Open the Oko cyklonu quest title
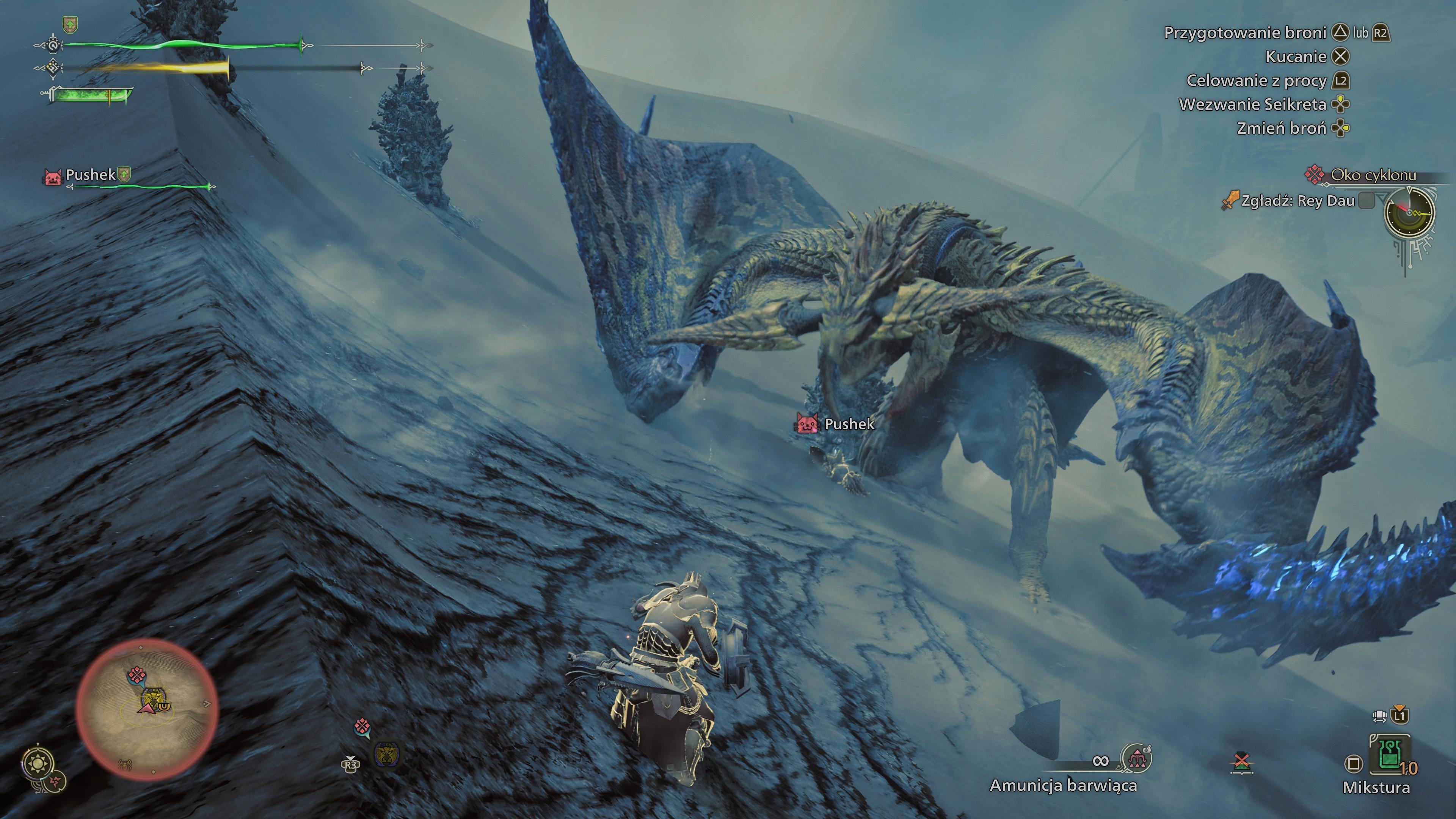The image size is (1456, 819). (1373, 175)
